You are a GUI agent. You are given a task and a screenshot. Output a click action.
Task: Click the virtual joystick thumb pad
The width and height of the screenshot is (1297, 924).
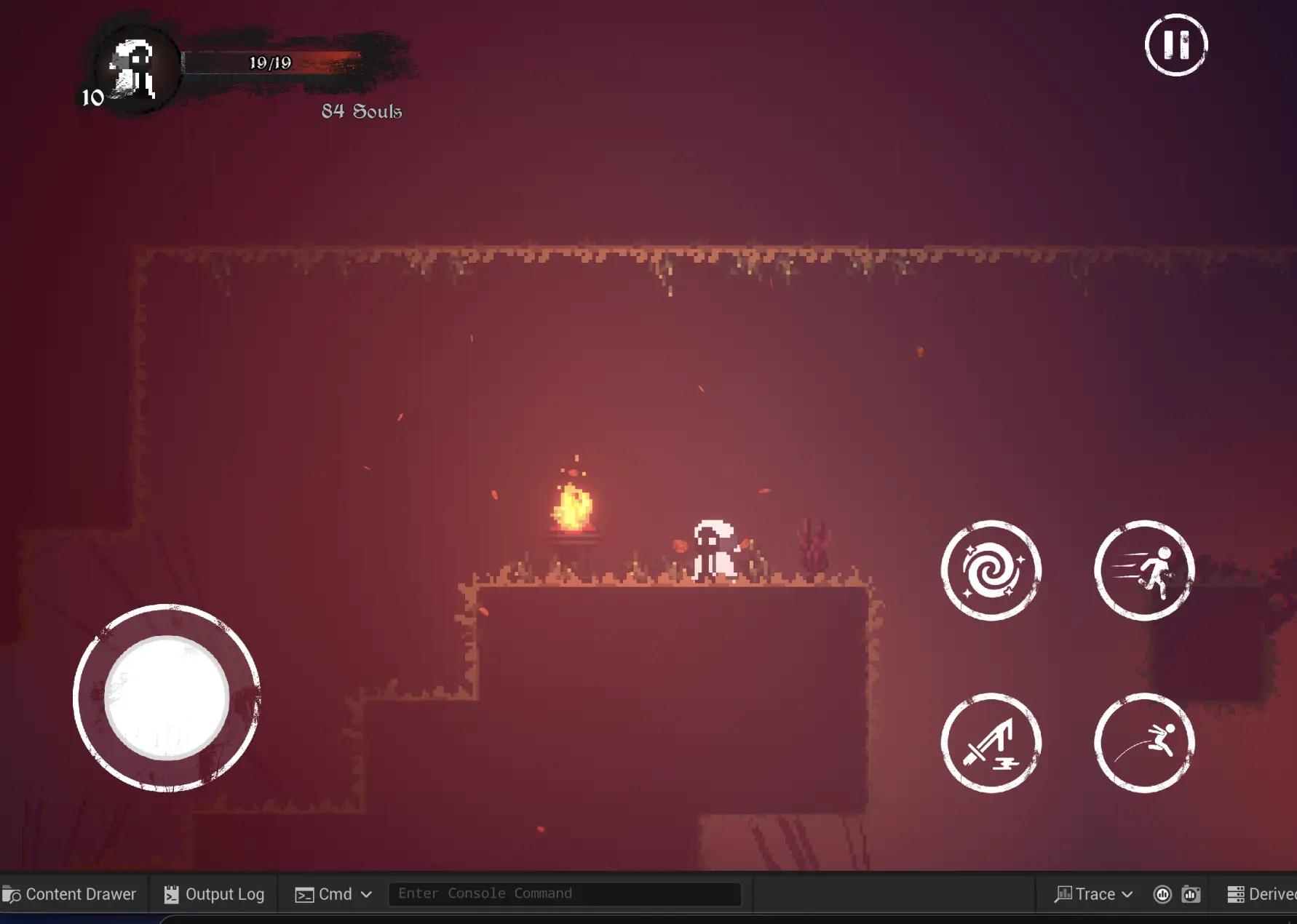pyautogui.click(x=167, y=698)
